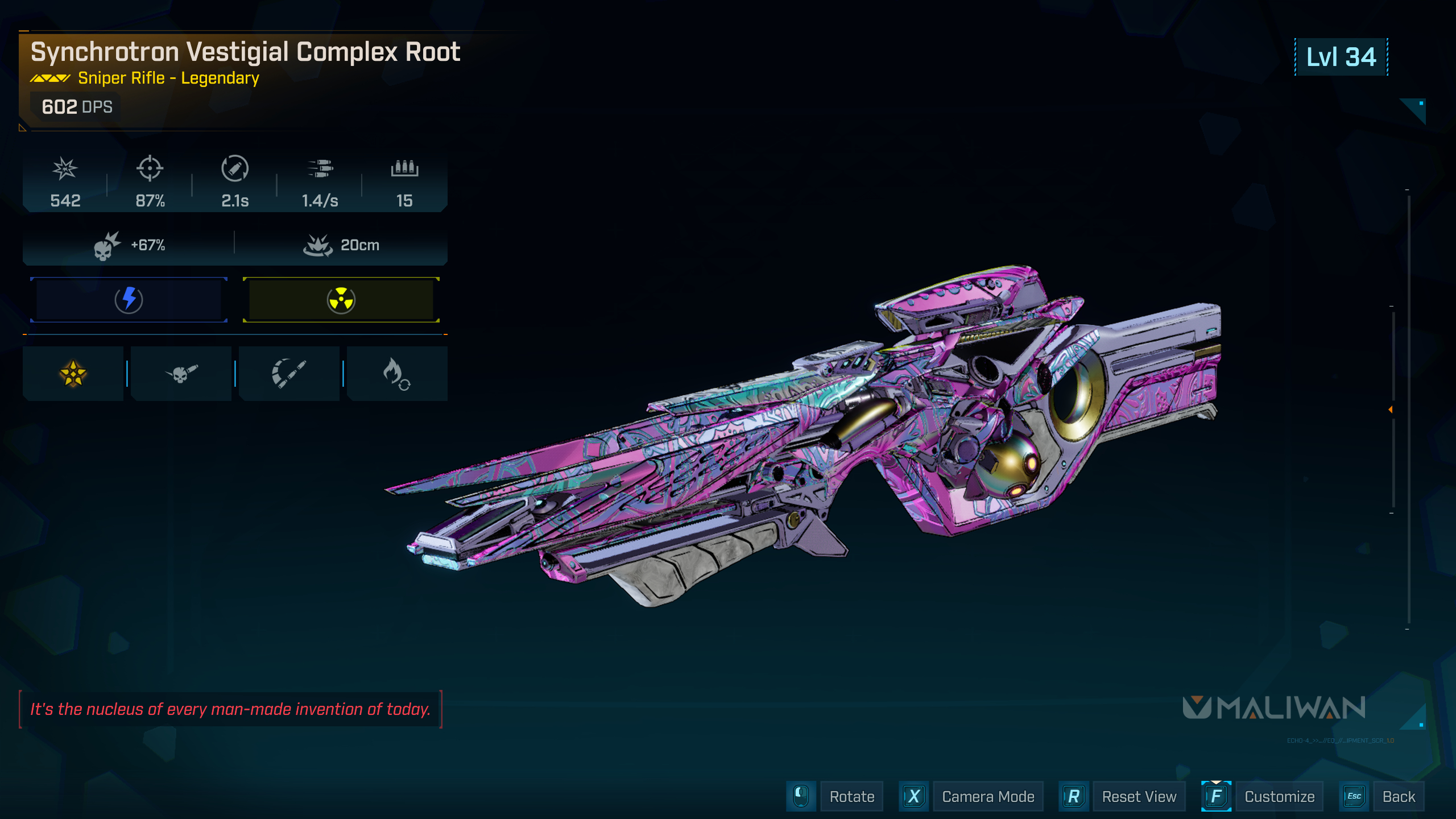Go Back from weapon inspection
Image resolution: width=1456 pixels, height=819 pixels.
pos(1399,796)
